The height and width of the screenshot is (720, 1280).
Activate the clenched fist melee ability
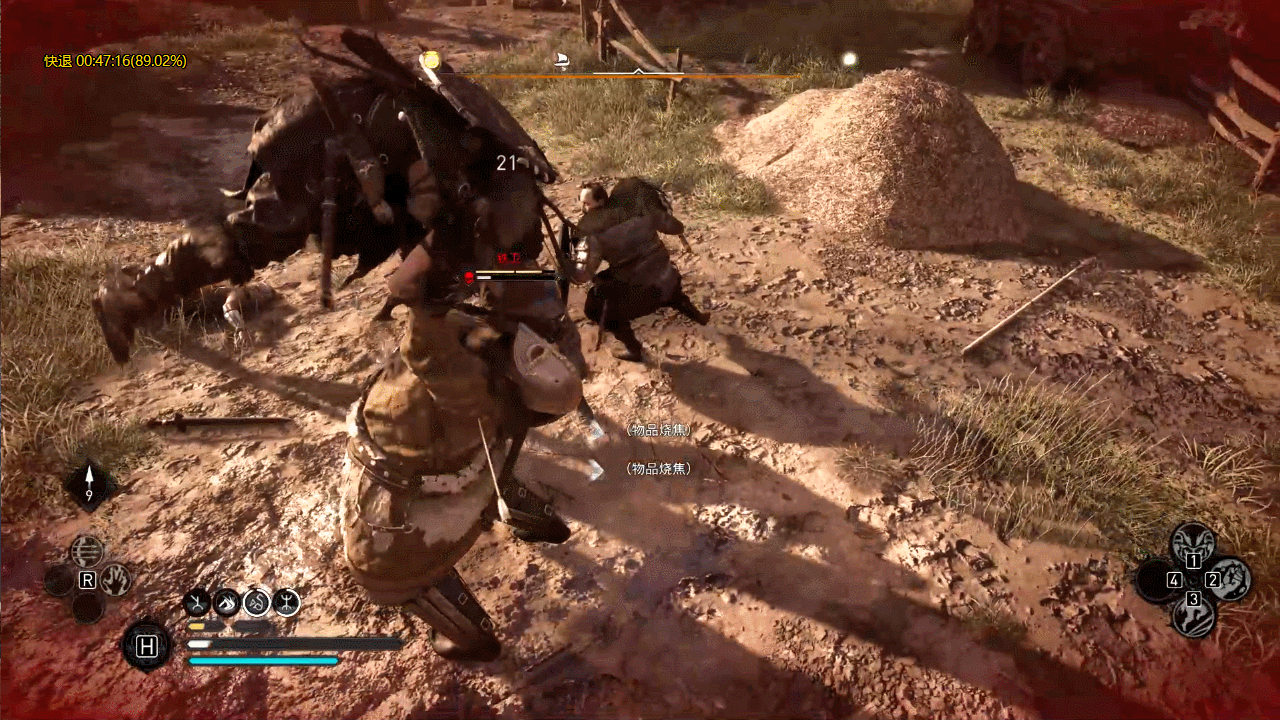point(1229,579)
